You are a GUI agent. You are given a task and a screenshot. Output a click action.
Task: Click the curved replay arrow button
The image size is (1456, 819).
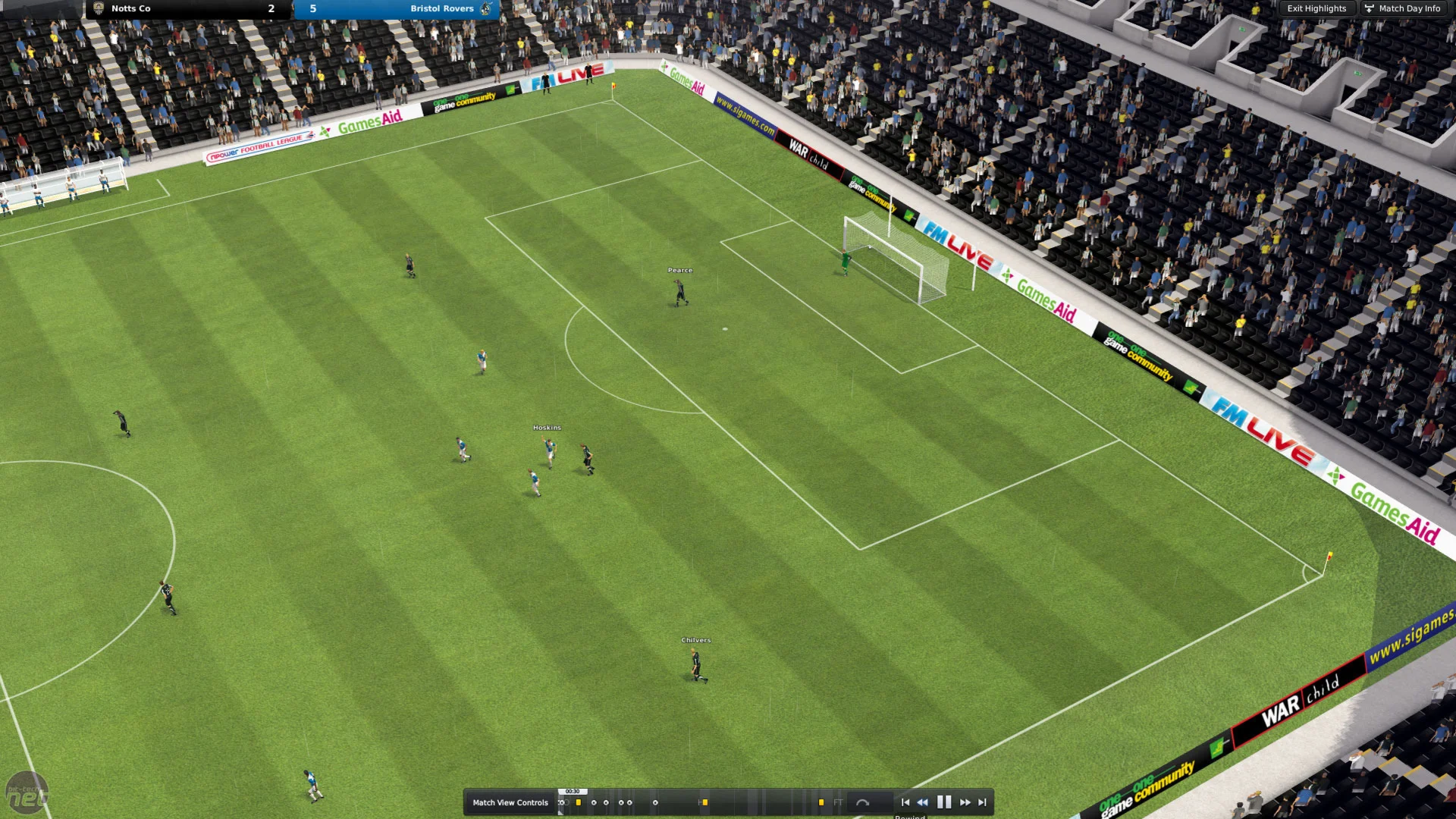click(x=862, y=802)
